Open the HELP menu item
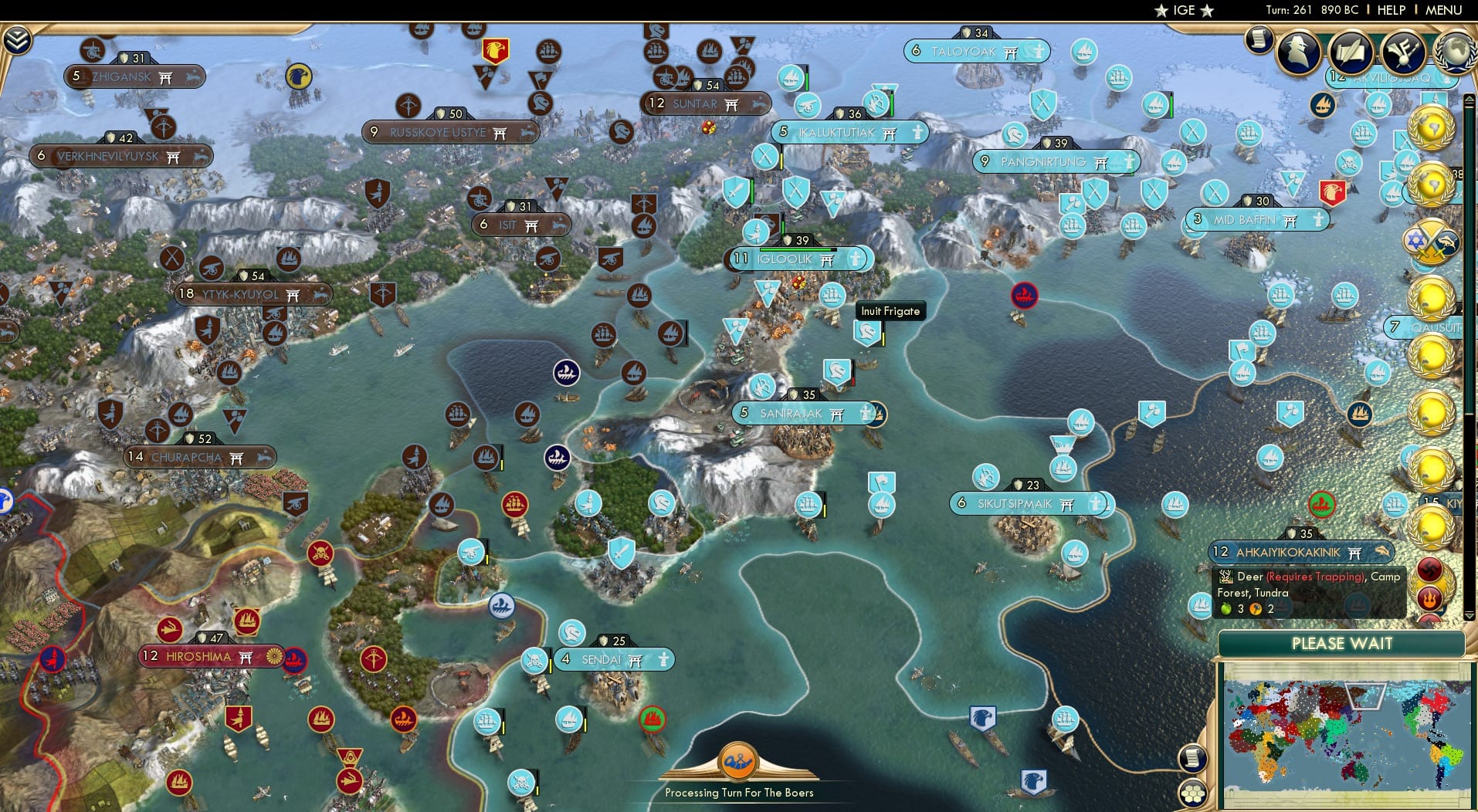This screenshot has height=812, width=1478. [1390, 10]
